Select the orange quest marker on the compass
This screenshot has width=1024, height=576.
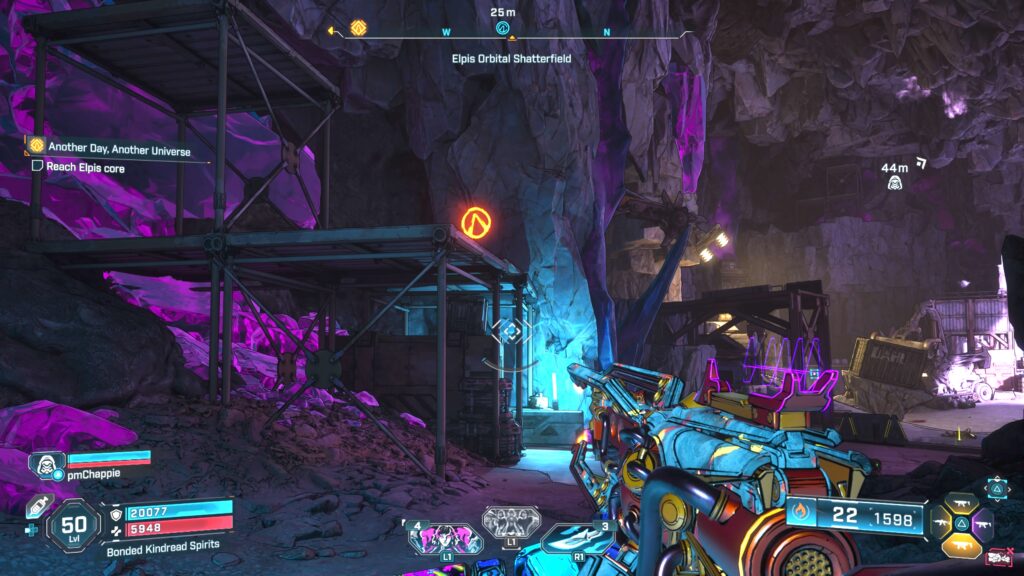tap(358, 28)
